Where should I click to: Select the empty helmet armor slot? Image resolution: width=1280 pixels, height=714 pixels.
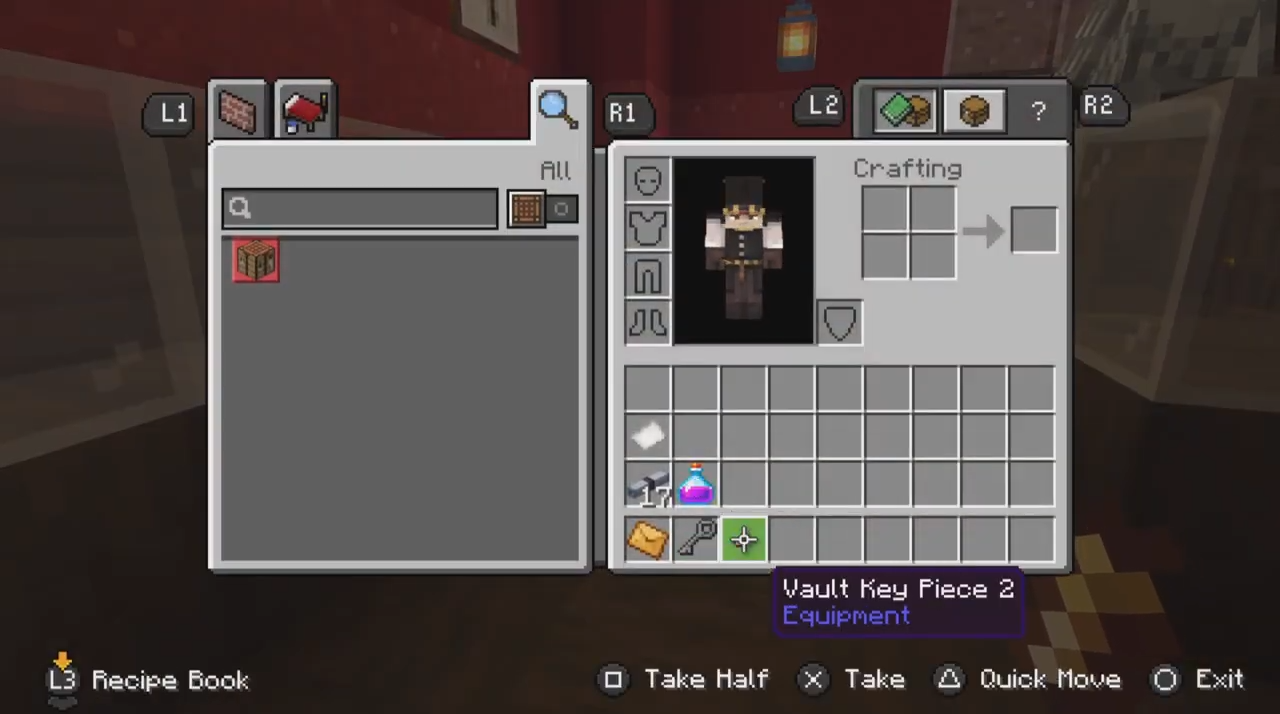point(648,181)
